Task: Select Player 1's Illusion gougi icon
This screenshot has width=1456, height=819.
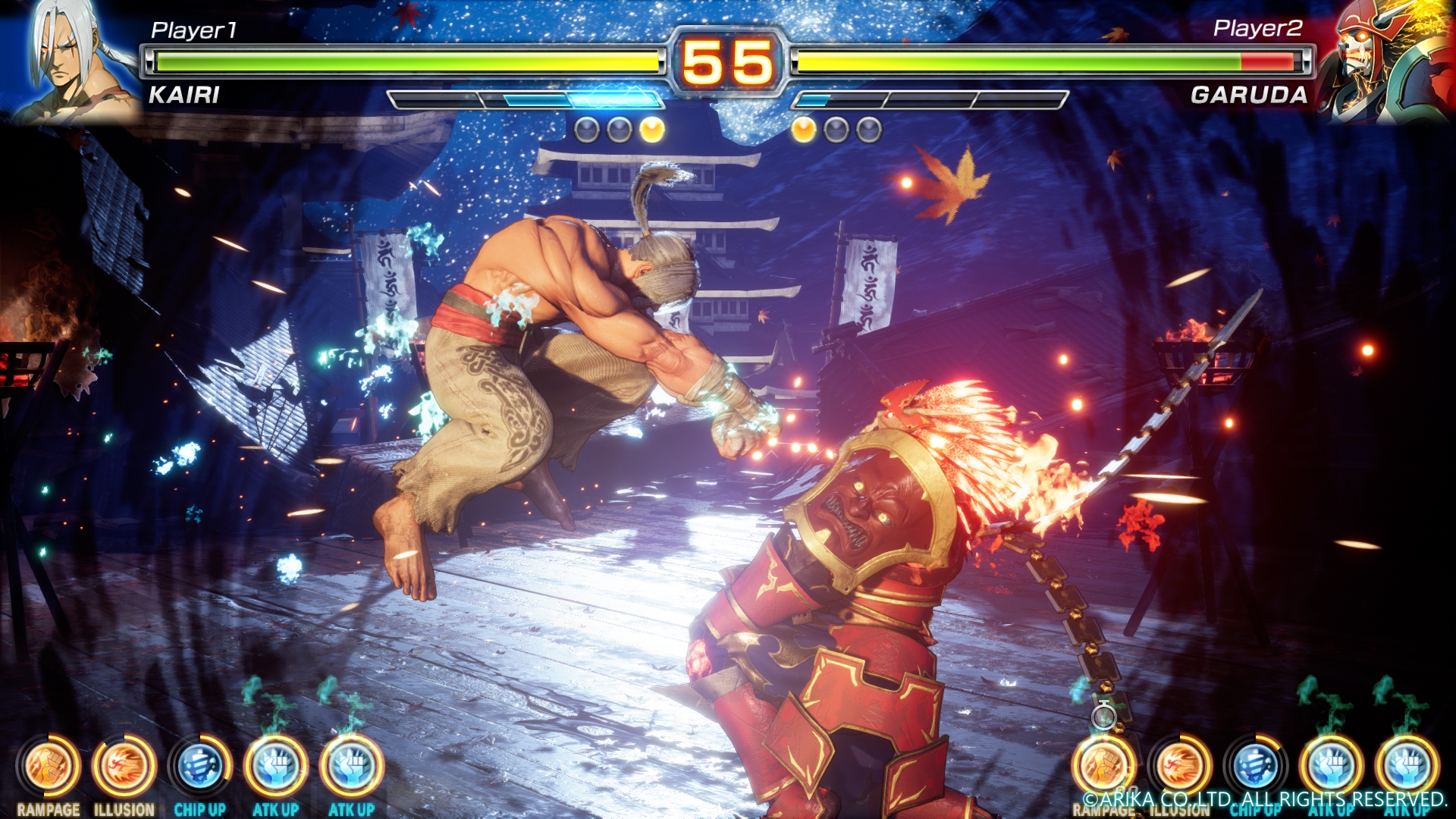Action: tap(124, 766)
